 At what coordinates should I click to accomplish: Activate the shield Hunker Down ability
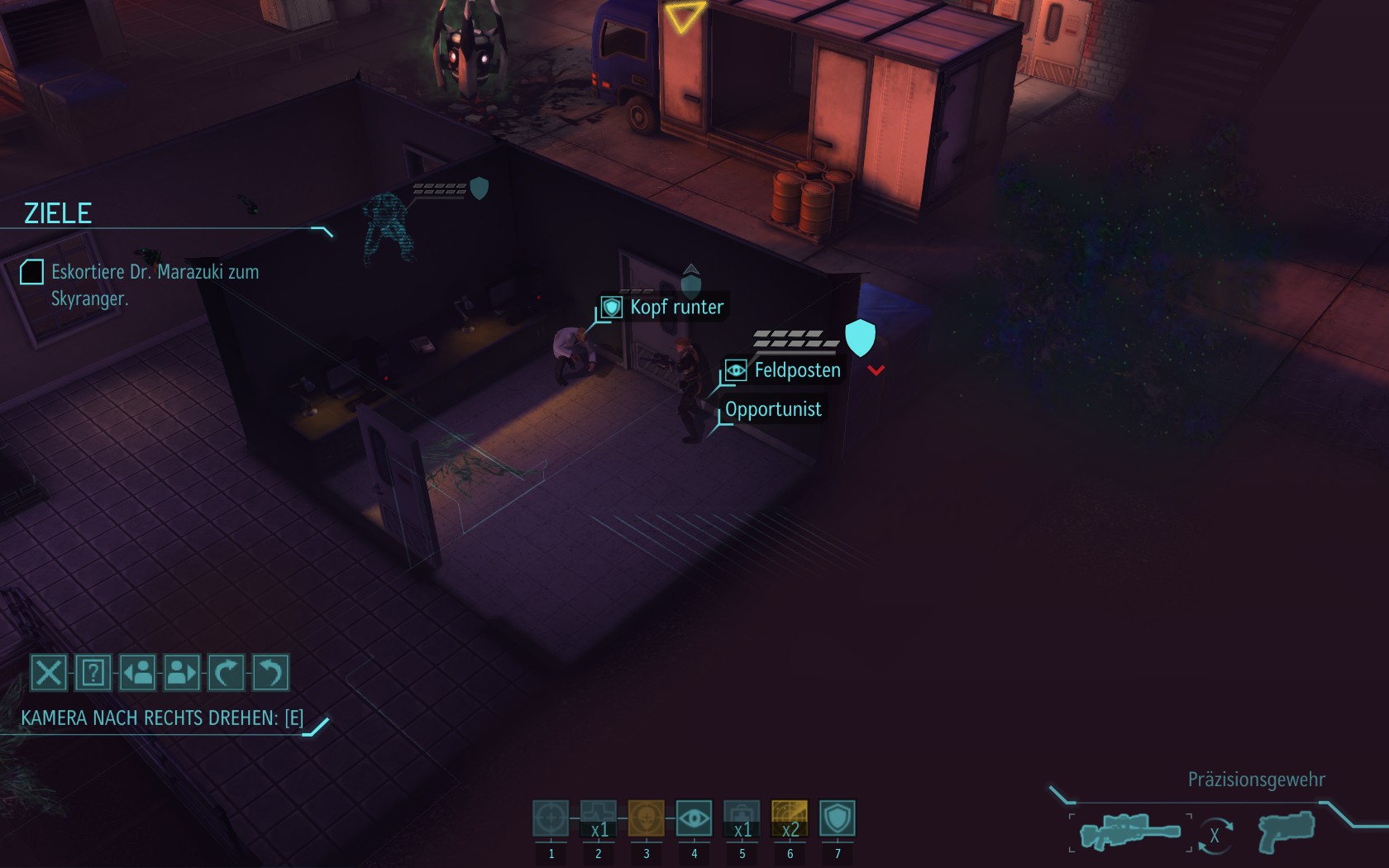(x=838, y=818)
